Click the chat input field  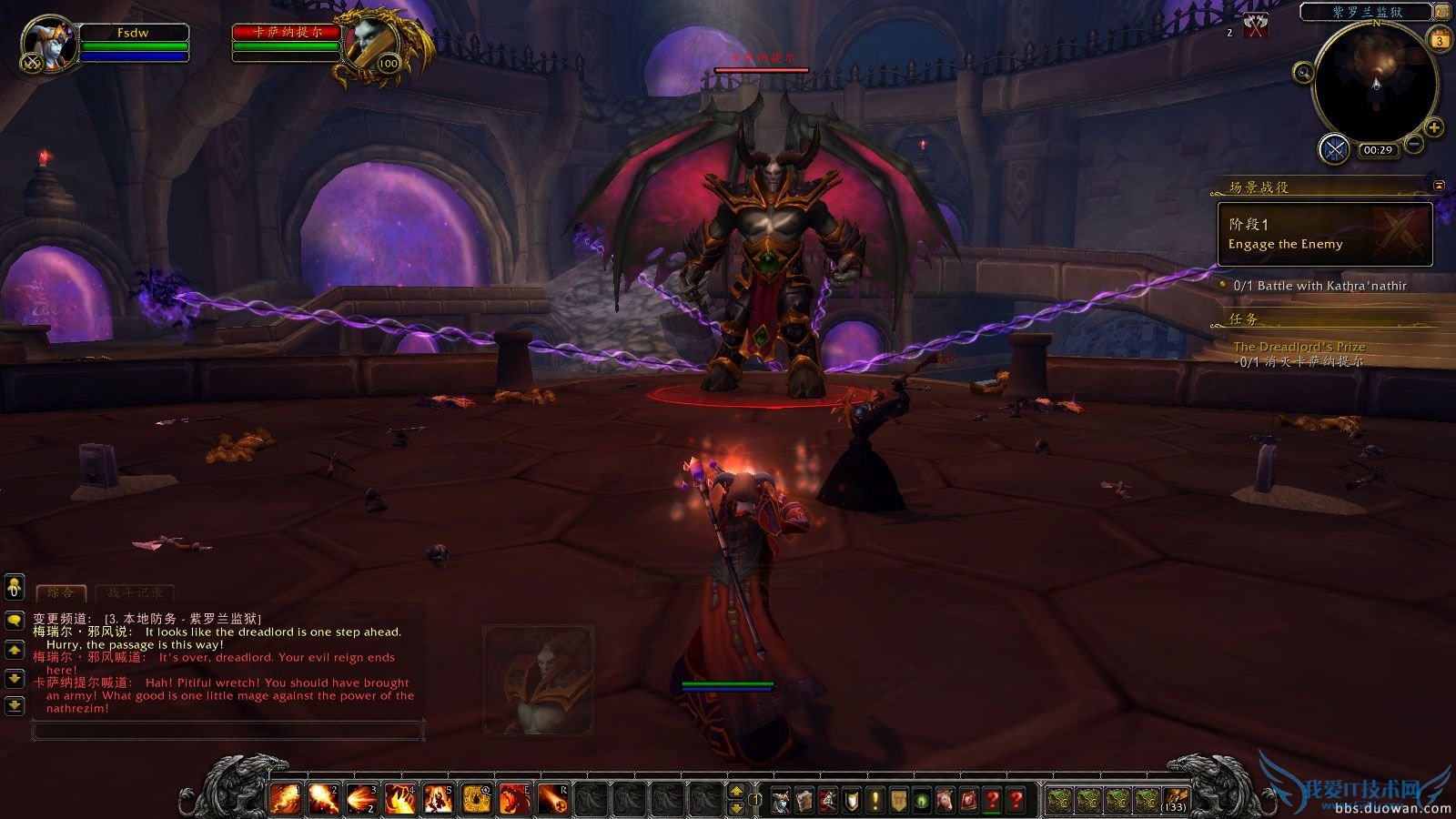point(227,732)
